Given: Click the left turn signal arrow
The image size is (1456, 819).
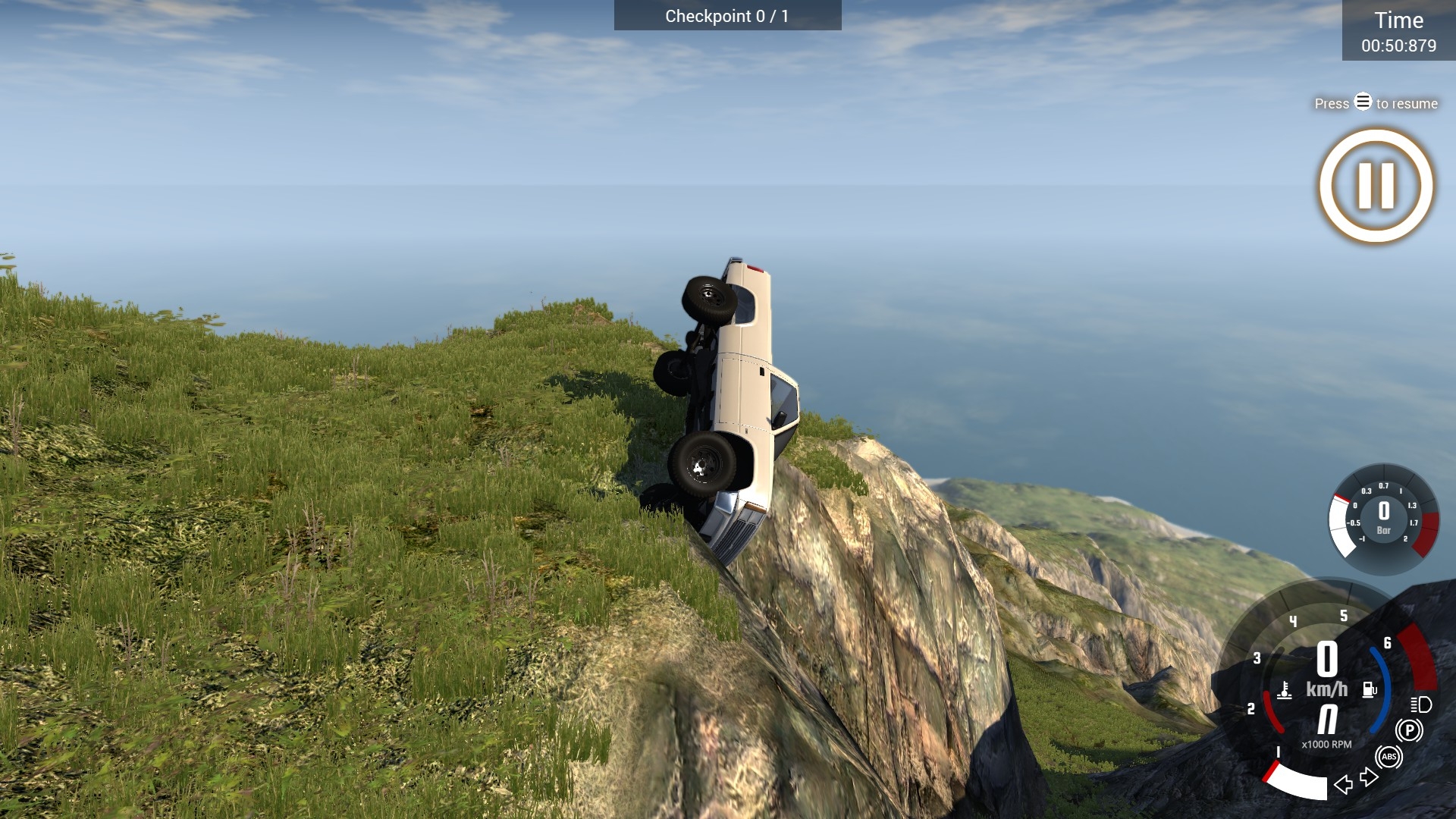Looking at the screenshot, I should point(1344,785).
